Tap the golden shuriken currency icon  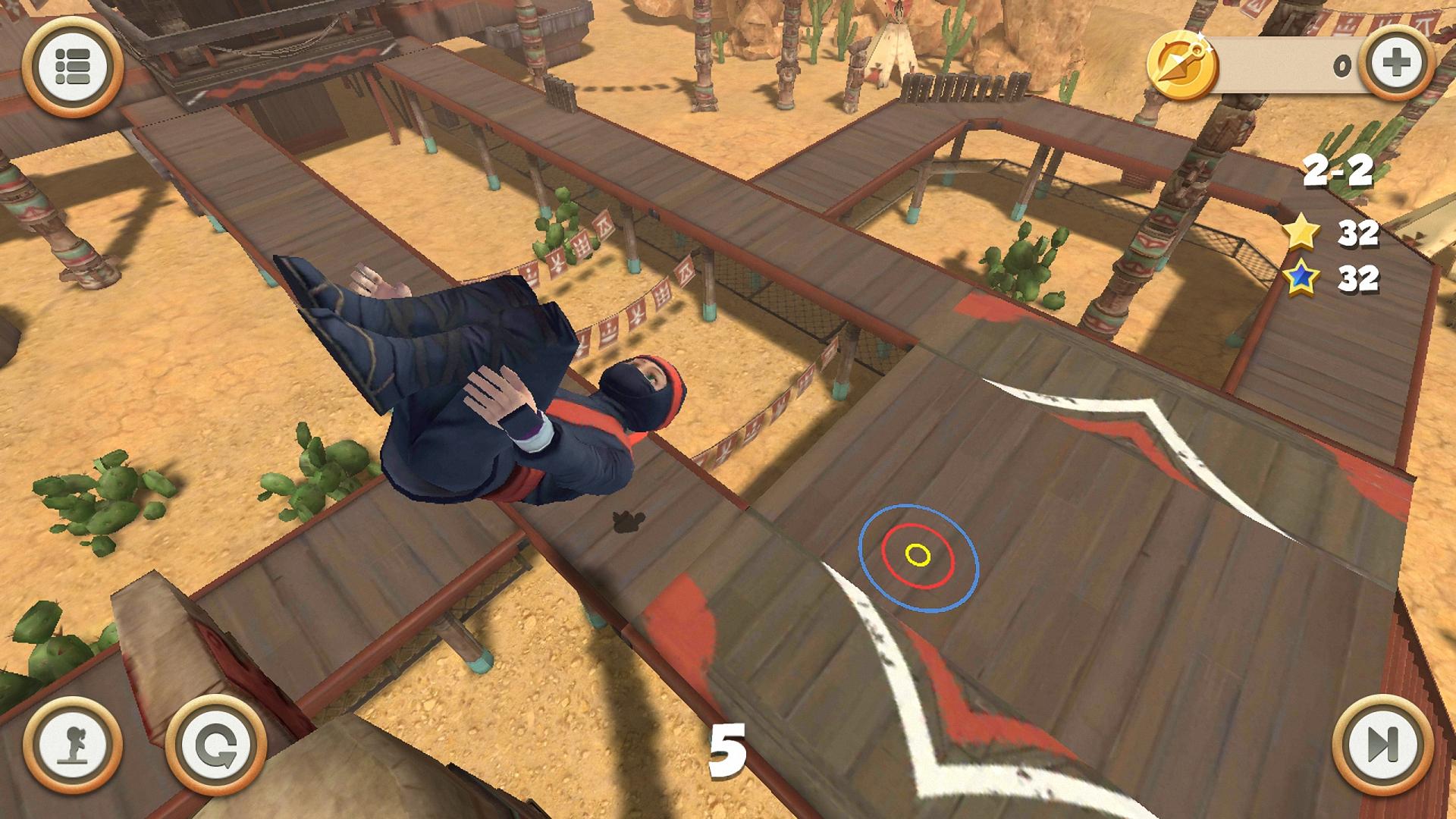[x=1183, y=64]
